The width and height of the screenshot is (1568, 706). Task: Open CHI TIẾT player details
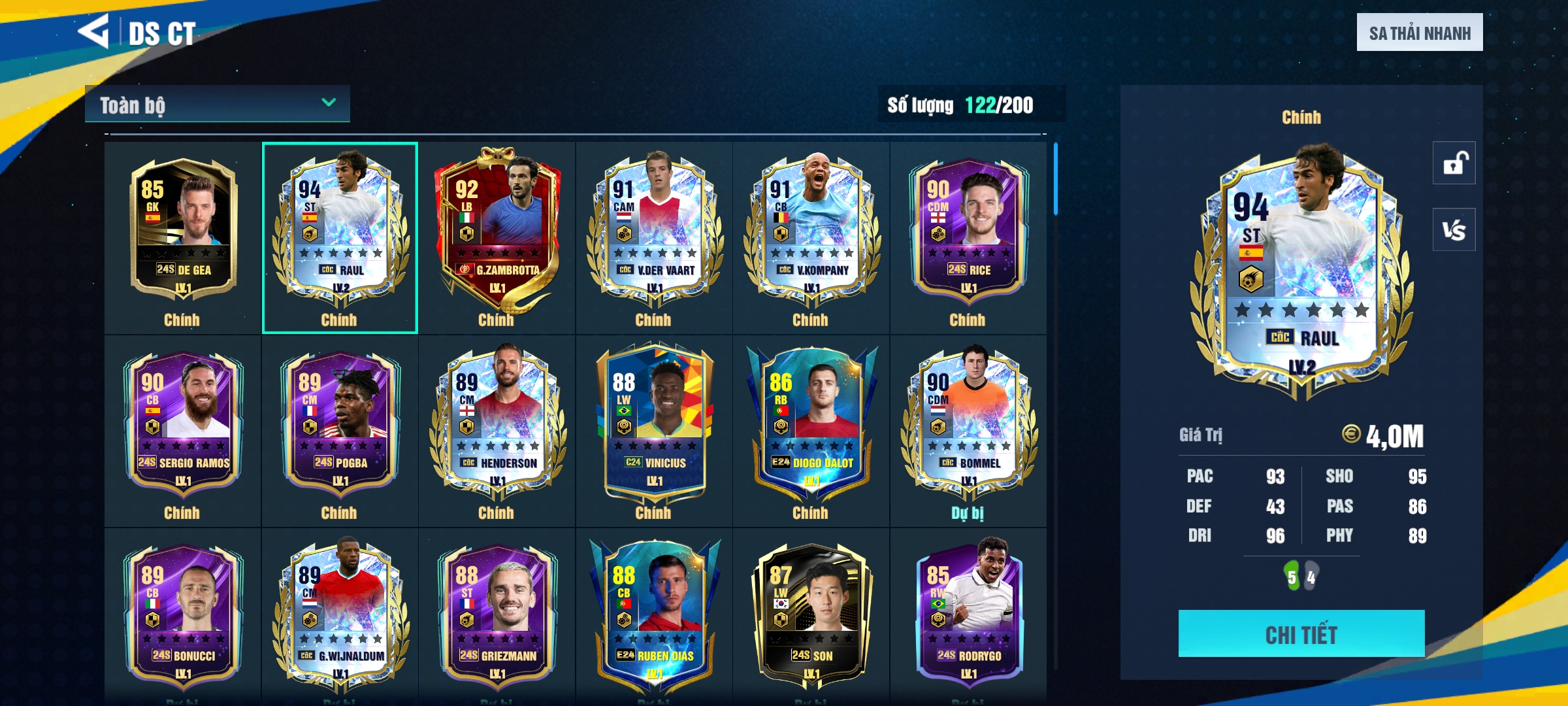(x=1301, y=633)
